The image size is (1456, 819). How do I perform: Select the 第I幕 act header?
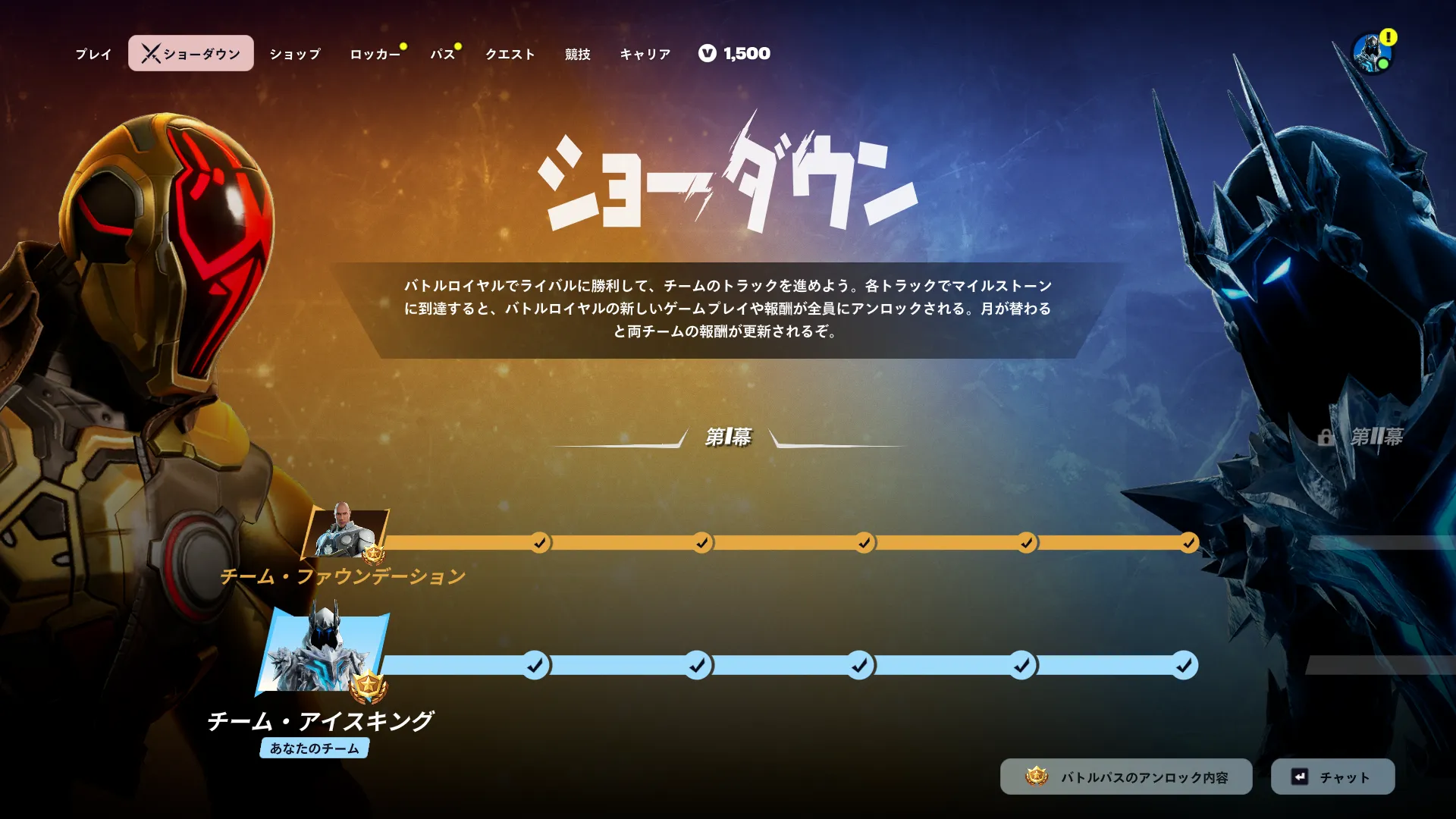tap(728, 437)
